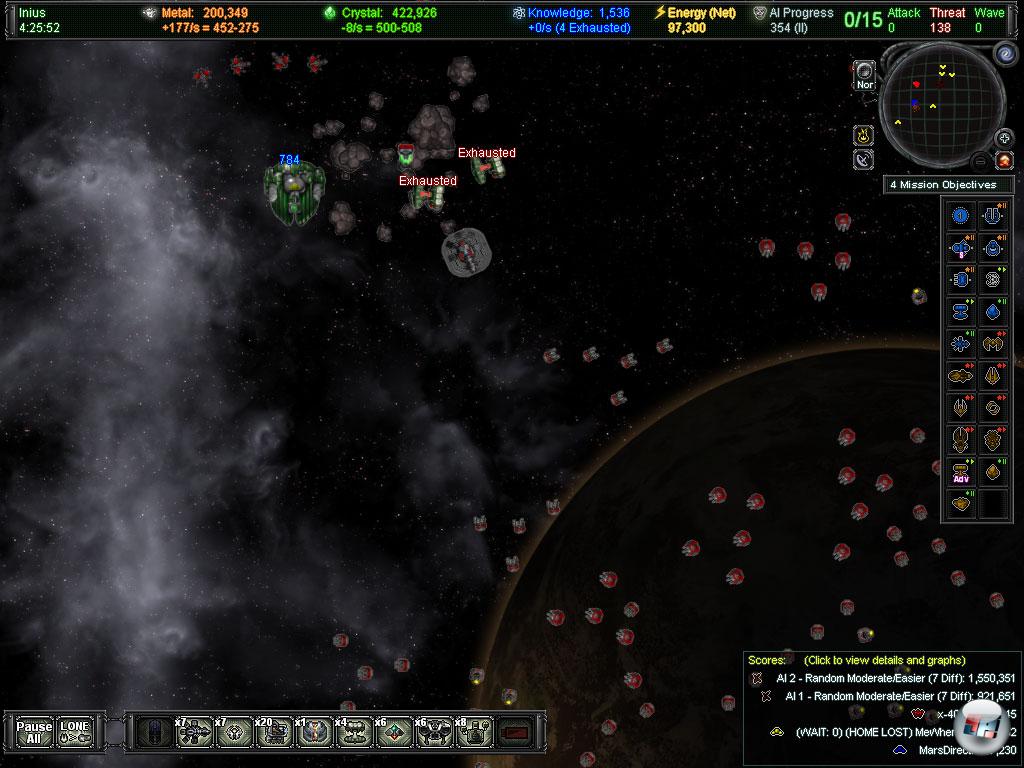This screenshot has width=1024, height=768.
Task: Click the Pause All button
Action: tap(34, 732)
